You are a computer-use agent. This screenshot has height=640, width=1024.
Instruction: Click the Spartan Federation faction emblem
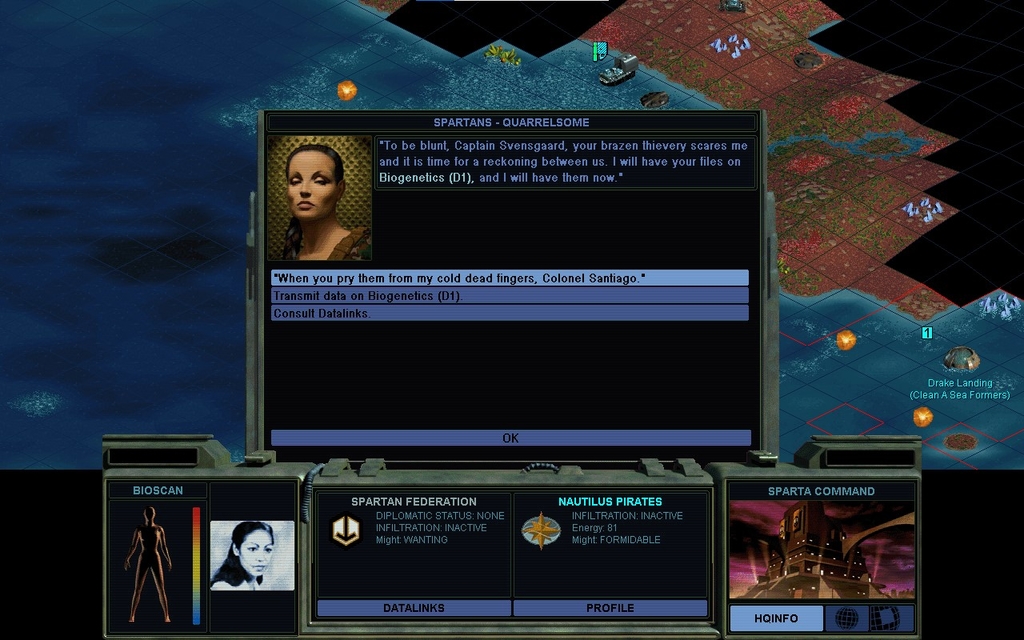[346, 530]
